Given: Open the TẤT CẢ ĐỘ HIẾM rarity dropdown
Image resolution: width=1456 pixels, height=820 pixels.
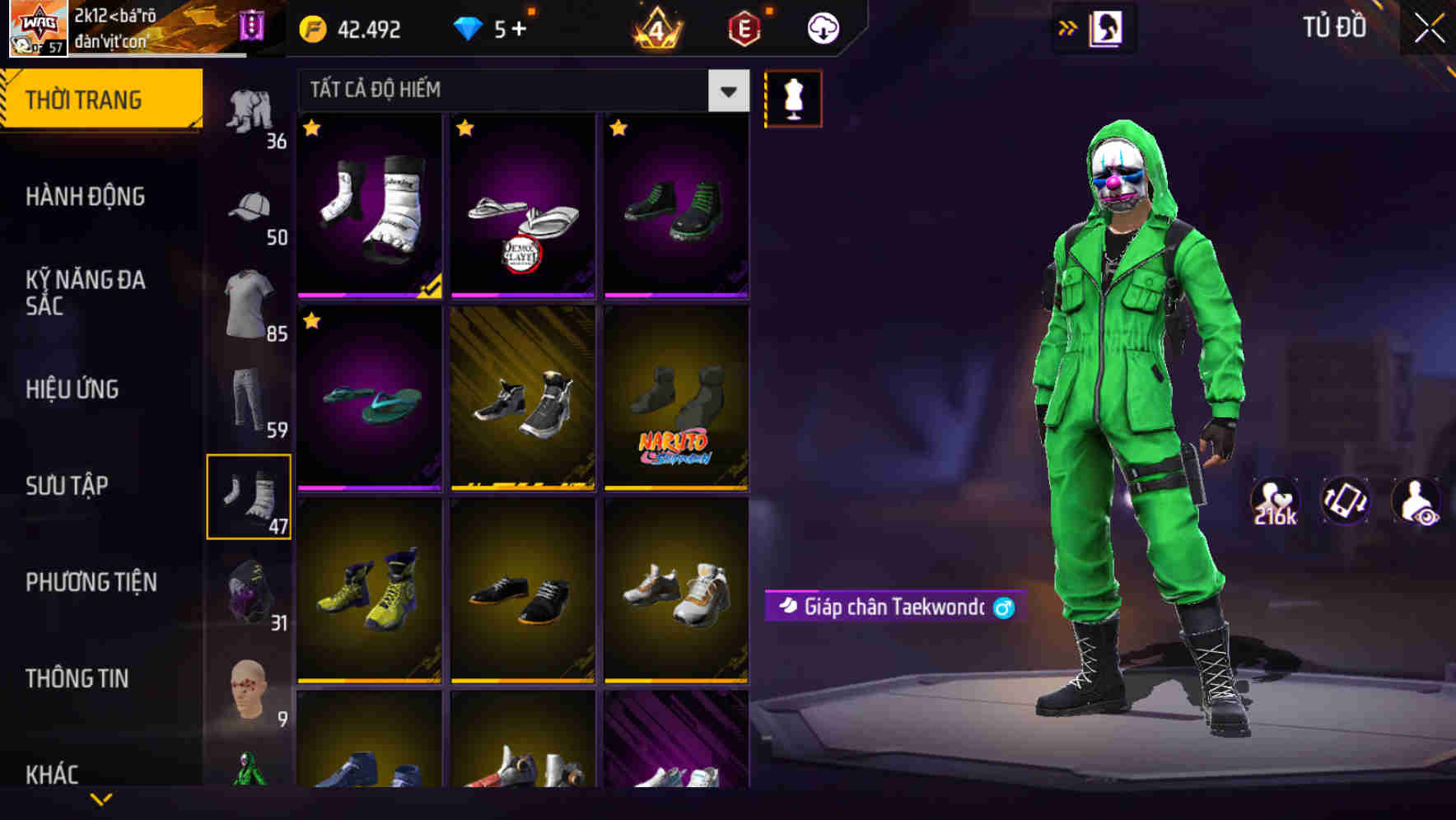Looking at the screenshot, I should tap(519, 91).
